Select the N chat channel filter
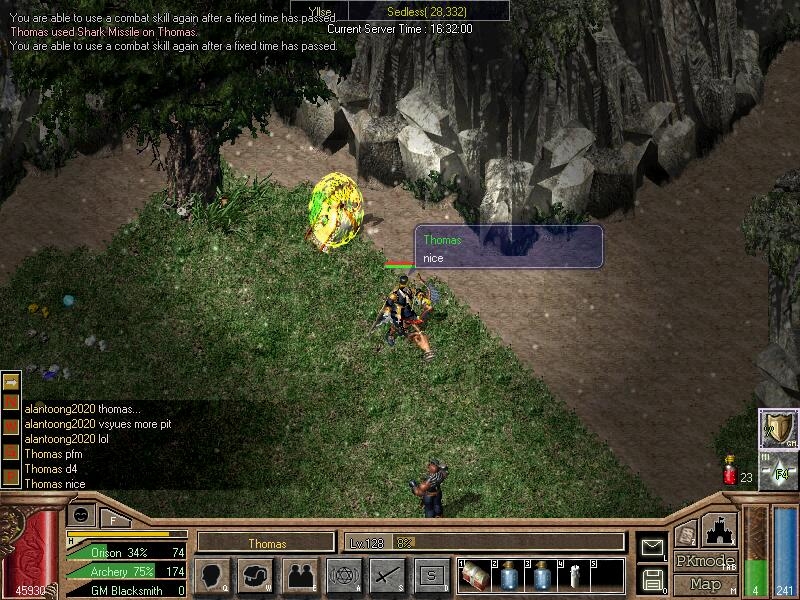This screenshot has height=600, width=800. pyautogui.click(x=11, y=402)
